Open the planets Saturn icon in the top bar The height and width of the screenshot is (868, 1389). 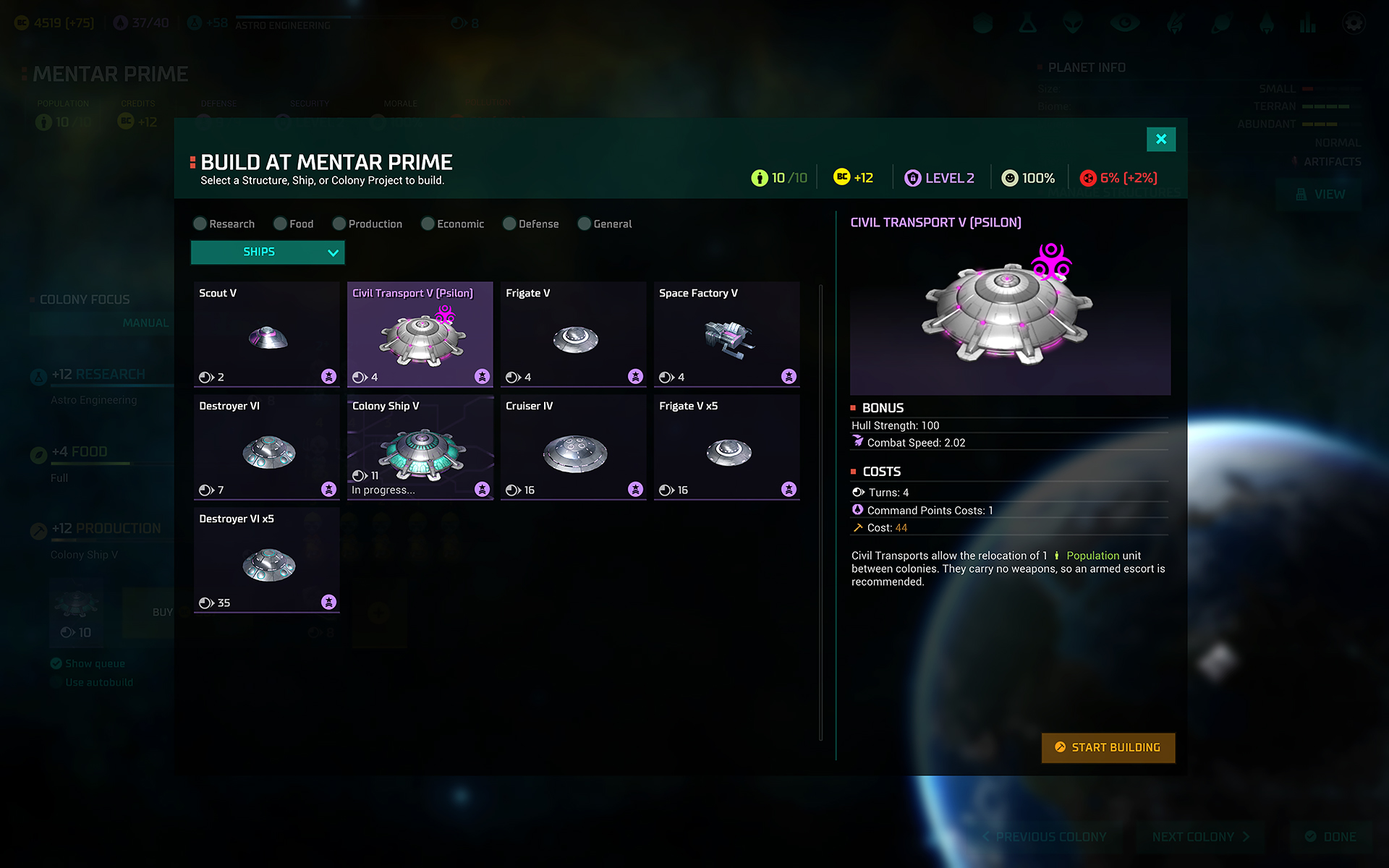pos(1221,23)
